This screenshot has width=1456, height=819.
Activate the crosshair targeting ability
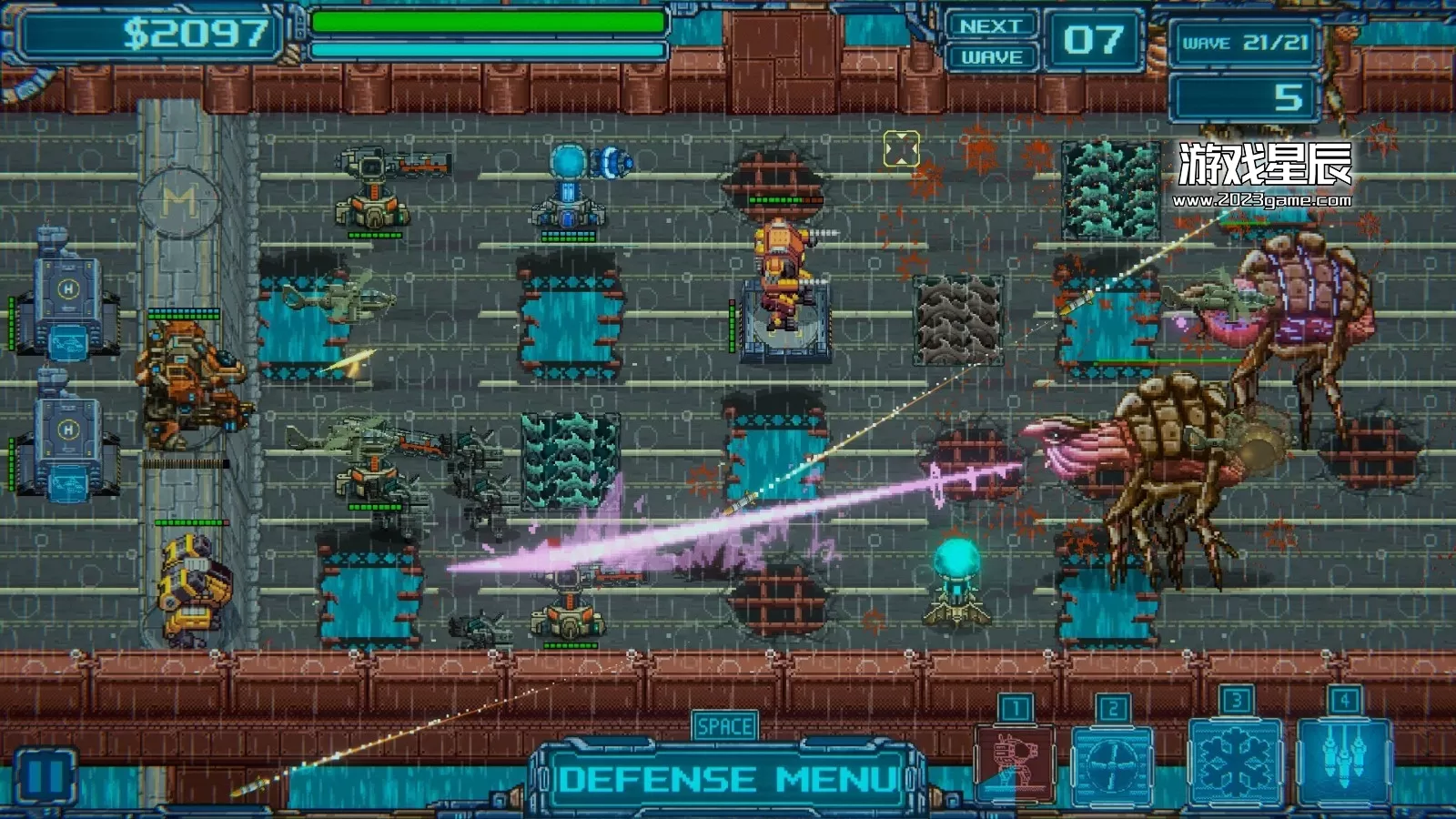1111,764
